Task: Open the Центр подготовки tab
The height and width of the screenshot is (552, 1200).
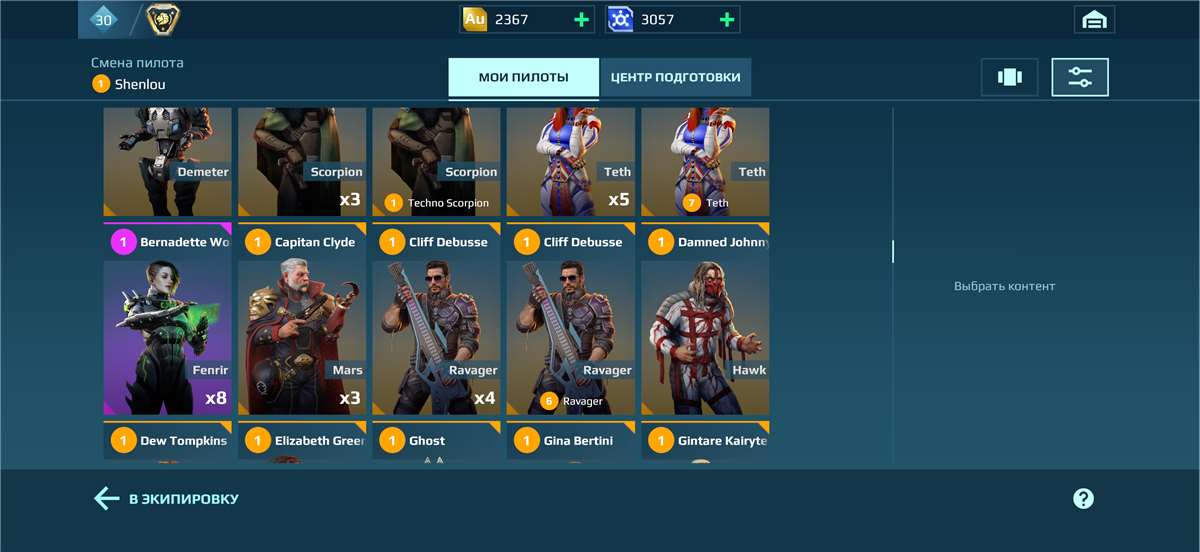Action: pyautogui.click(x=675, y=77)
